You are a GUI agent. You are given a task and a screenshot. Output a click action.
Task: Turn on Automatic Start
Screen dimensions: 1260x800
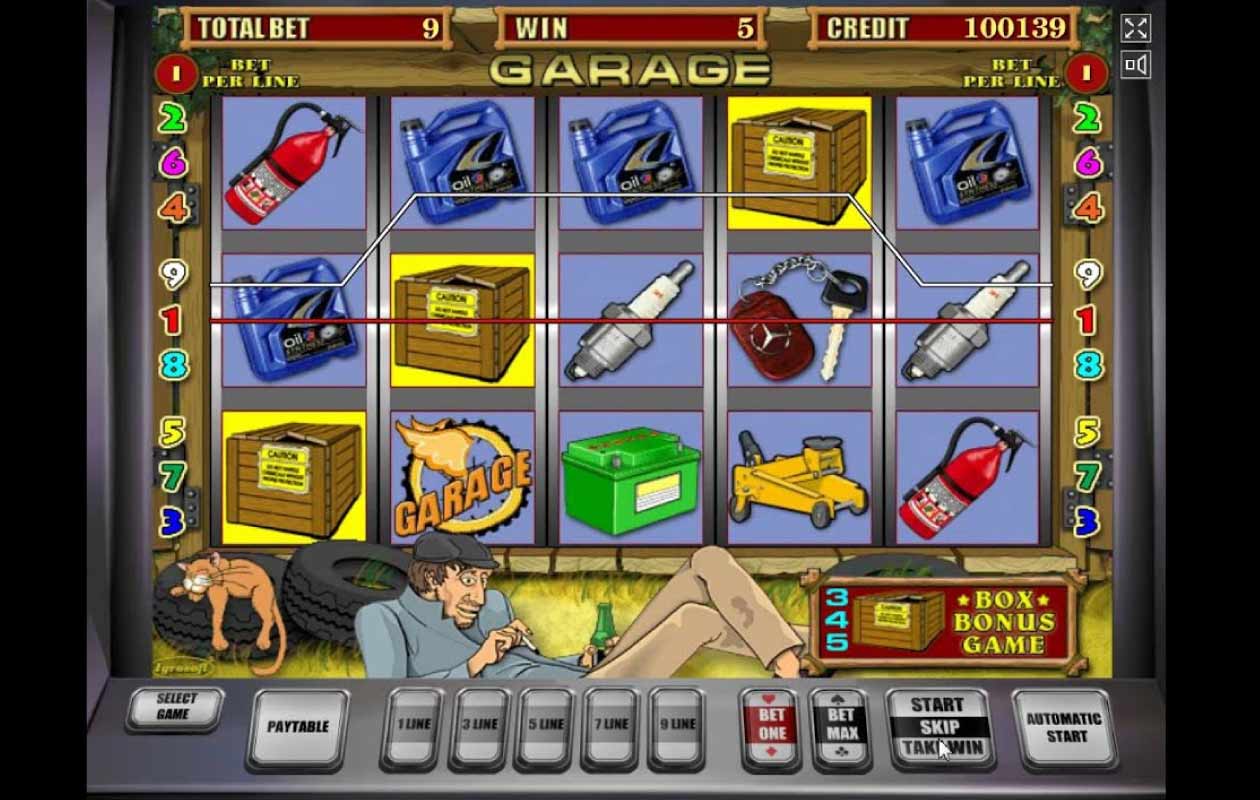pos(1063,727)
